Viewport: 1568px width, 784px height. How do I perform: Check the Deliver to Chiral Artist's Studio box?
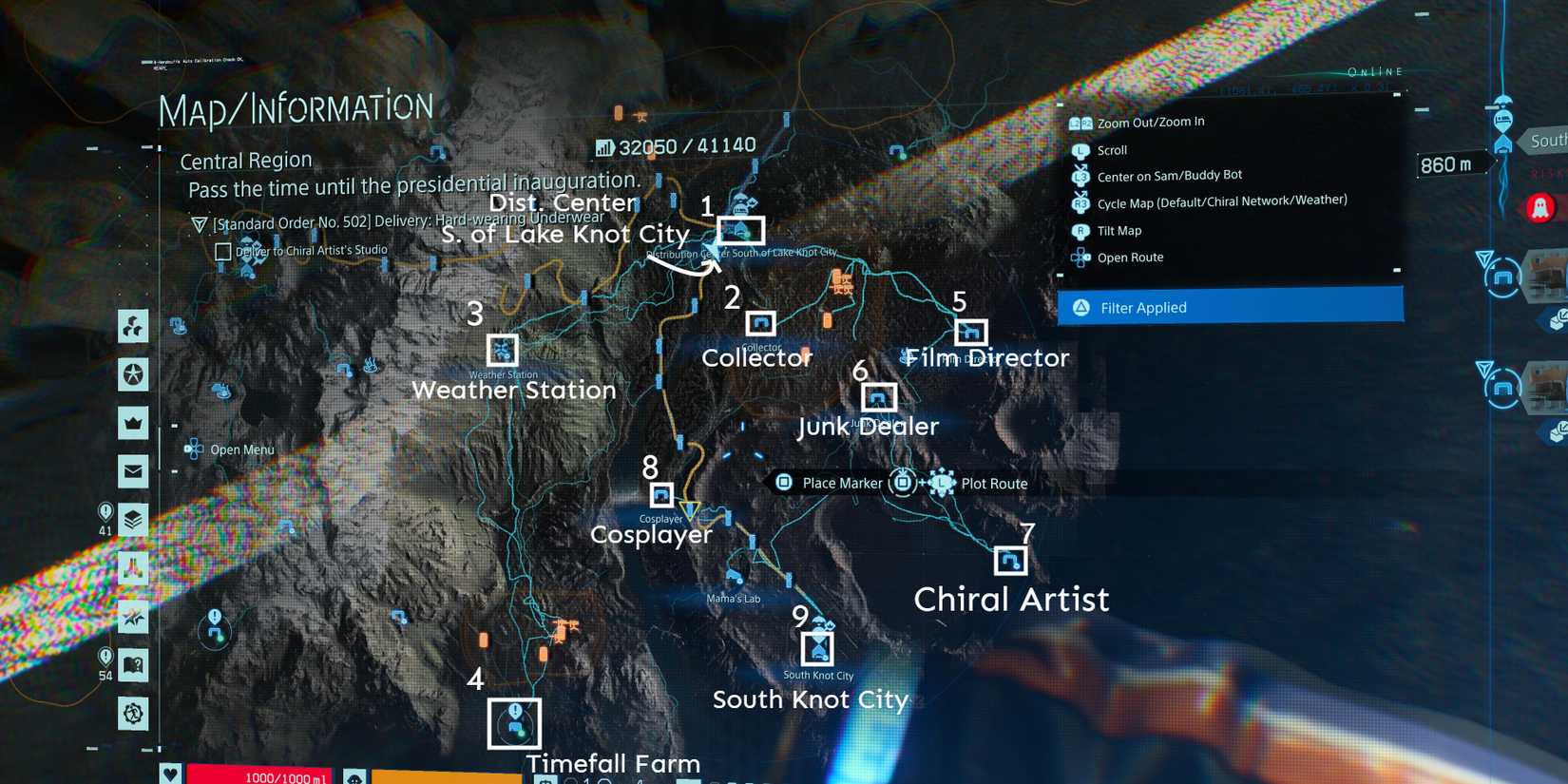[222, 251]
